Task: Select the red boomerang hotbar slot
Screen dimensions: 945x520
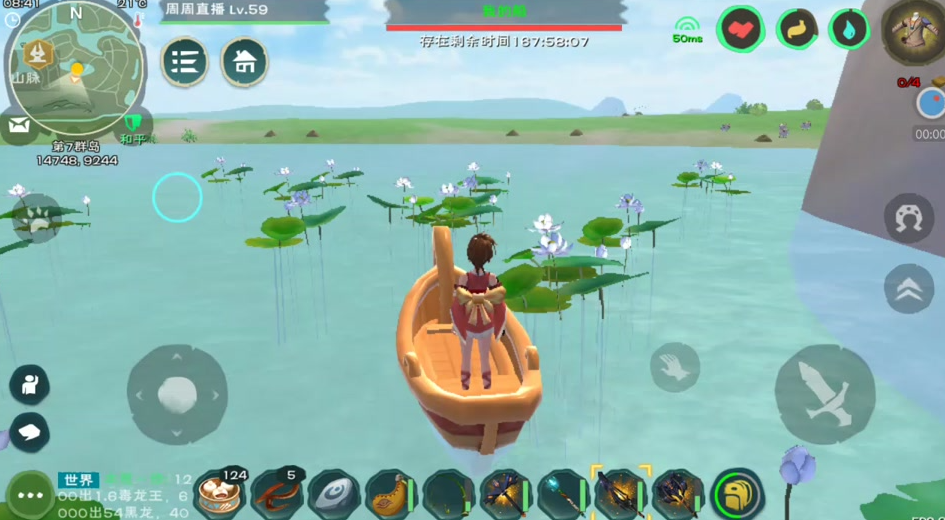Action: (x=277, y=494)
